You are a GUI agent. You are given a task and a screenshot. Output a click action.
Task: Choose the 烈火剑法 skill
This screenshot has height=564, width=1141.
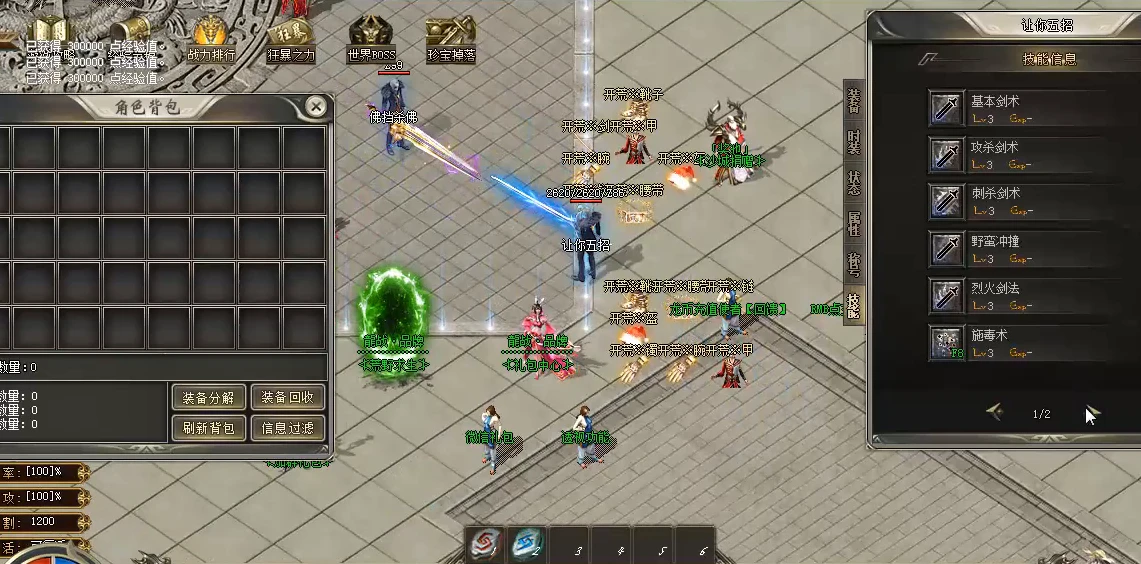tap(946, 296)
